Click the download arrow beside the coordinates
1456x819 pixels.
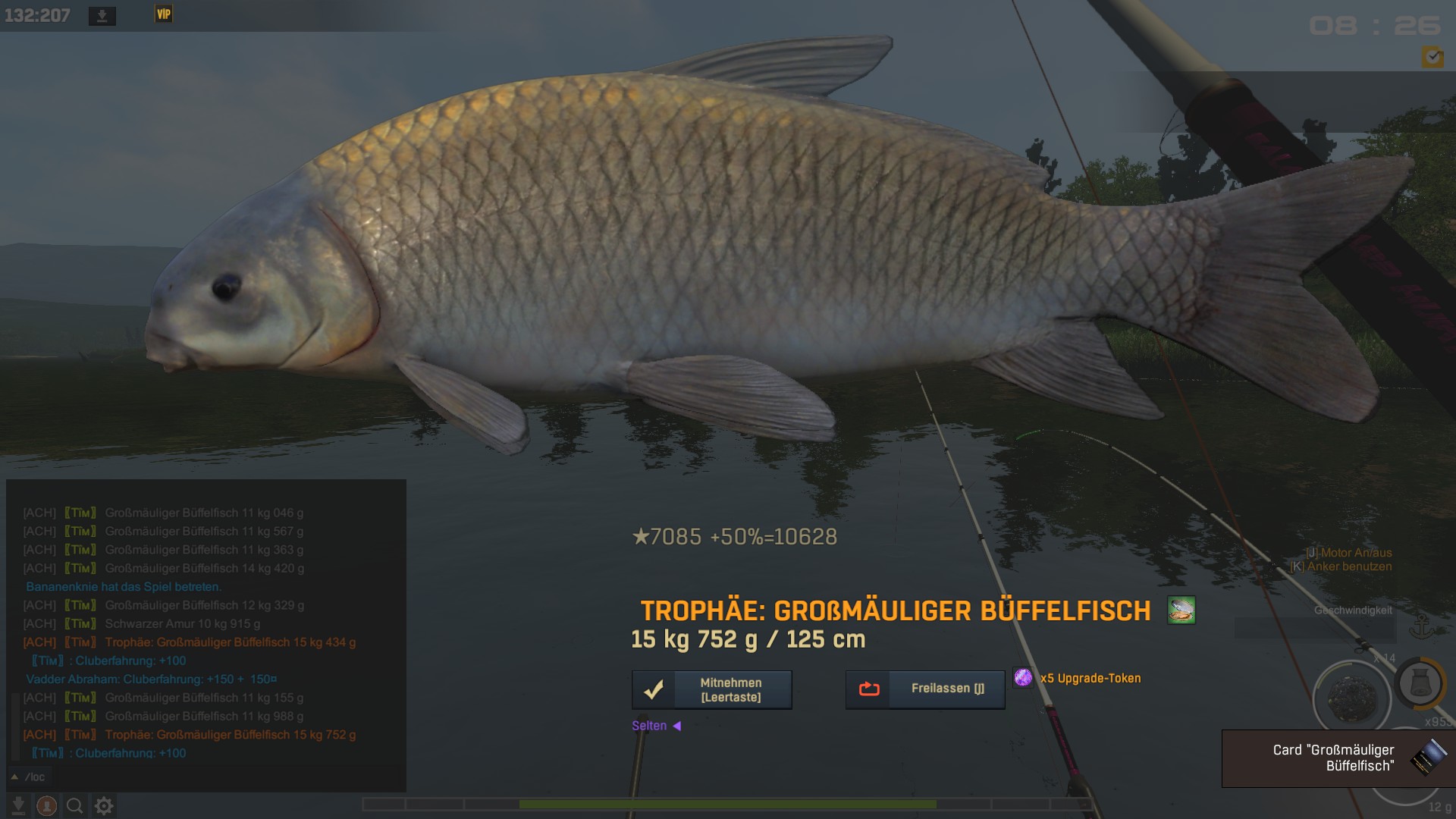tap(102, 16)
